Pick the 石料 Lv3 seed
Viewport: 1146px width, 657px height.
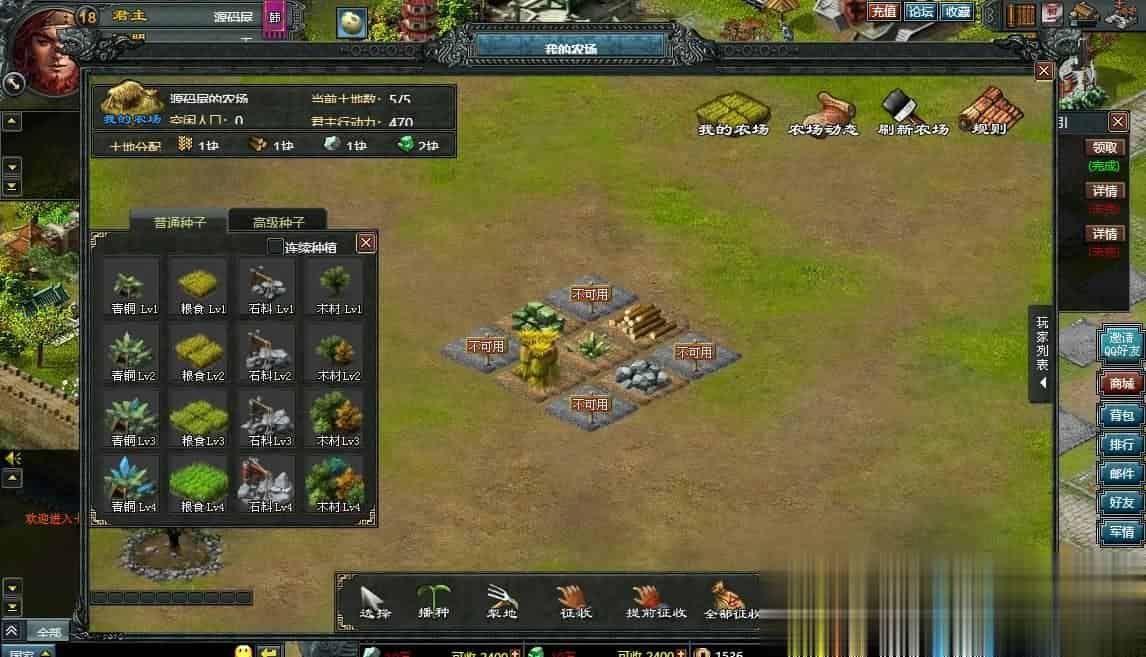269,416
